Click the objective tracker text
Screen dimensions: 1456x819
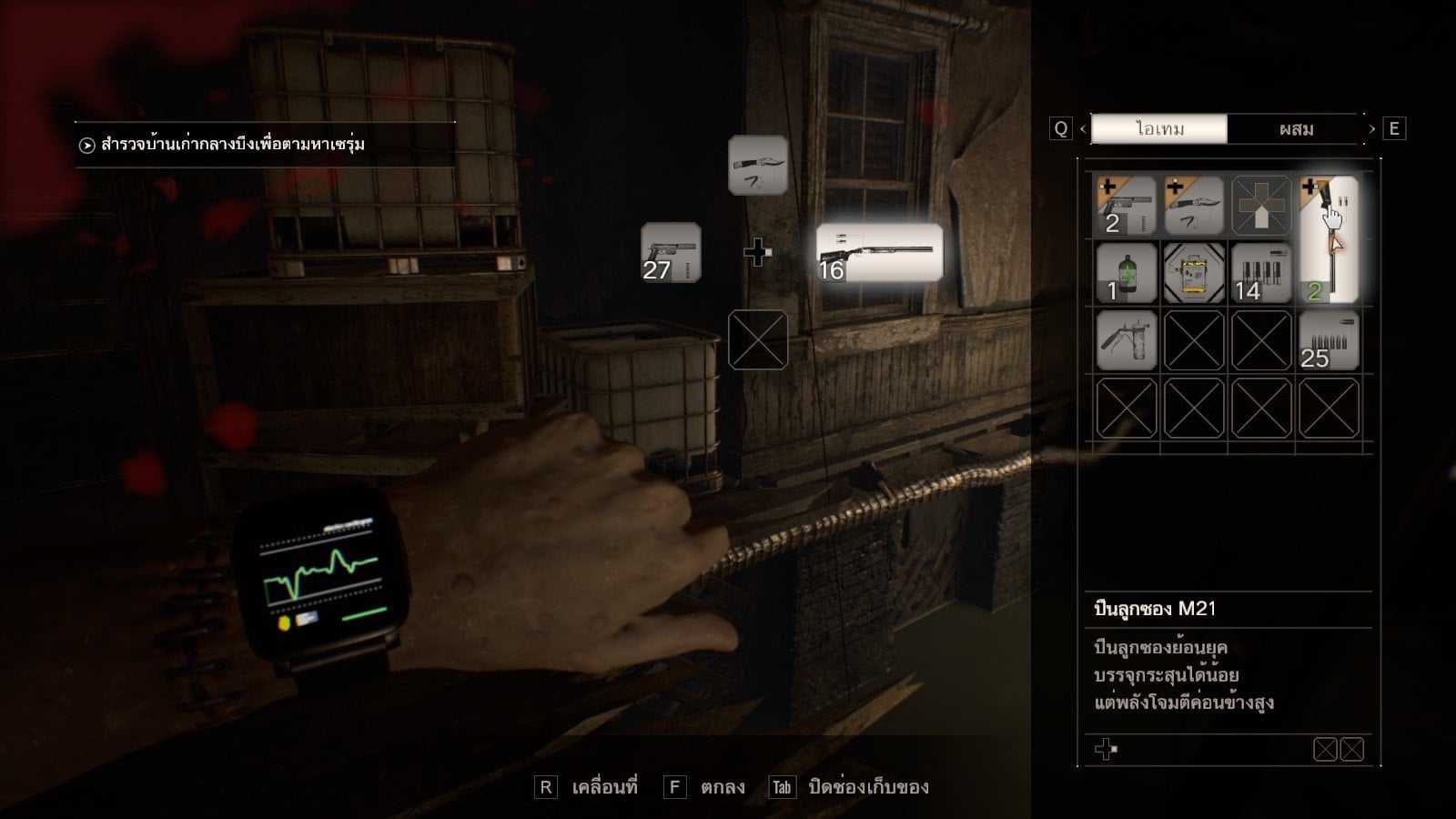pos(233,145)
